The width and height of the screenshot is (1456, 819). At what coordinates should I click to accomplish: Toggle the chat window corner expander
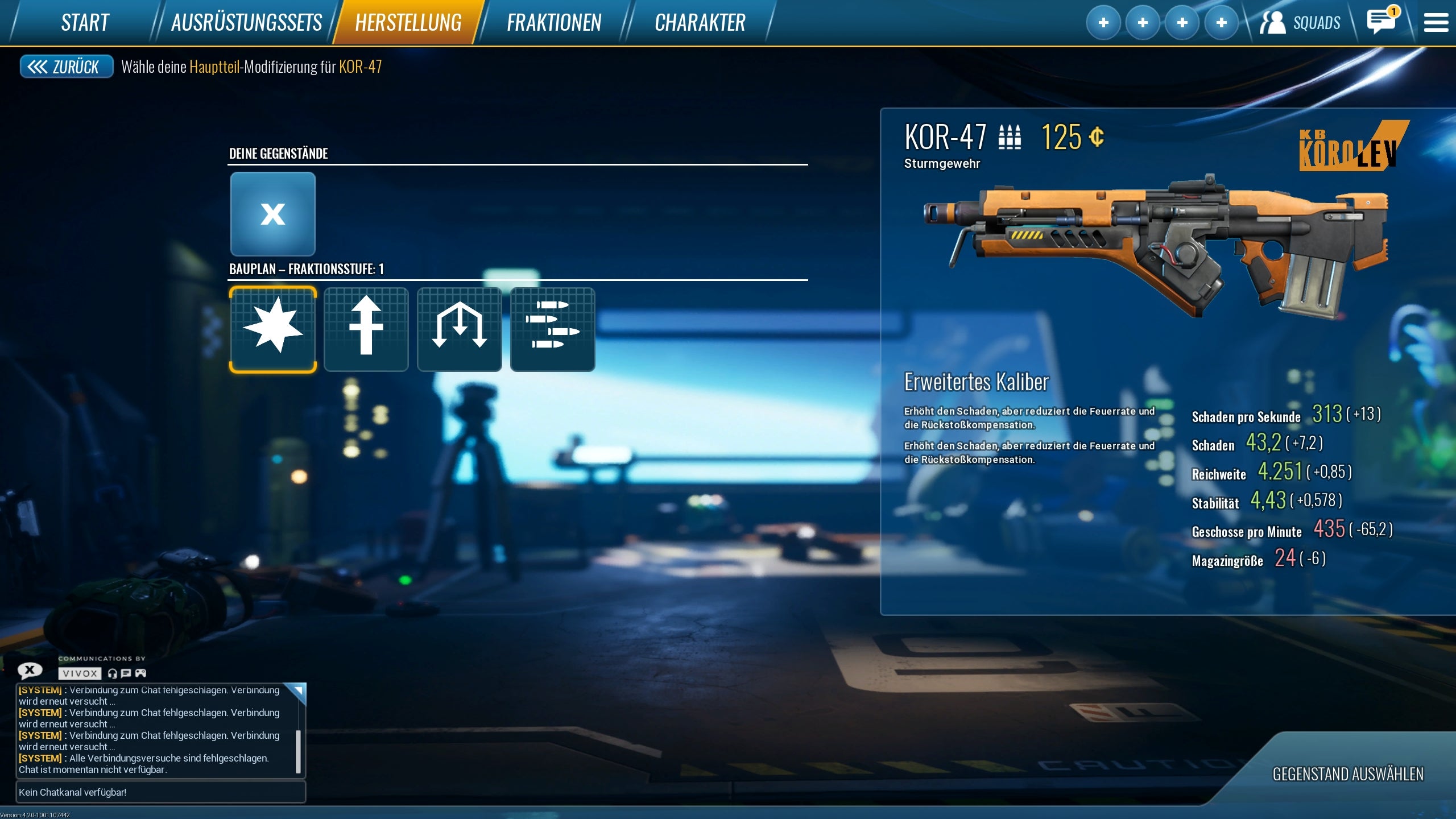coord(297,691)
